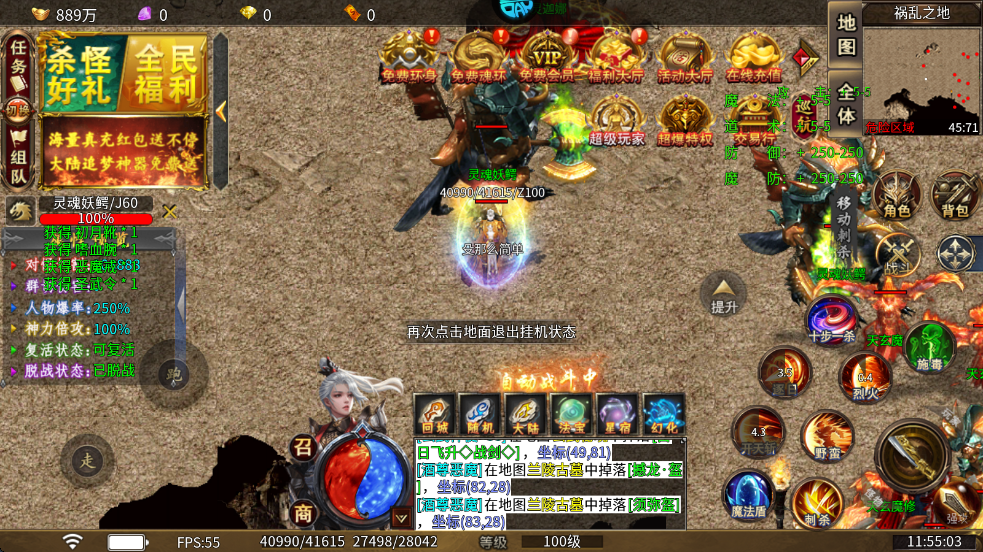Screen dimensions: 983x552
Task: Open the 背包 backpack
Action: [955, 195]
